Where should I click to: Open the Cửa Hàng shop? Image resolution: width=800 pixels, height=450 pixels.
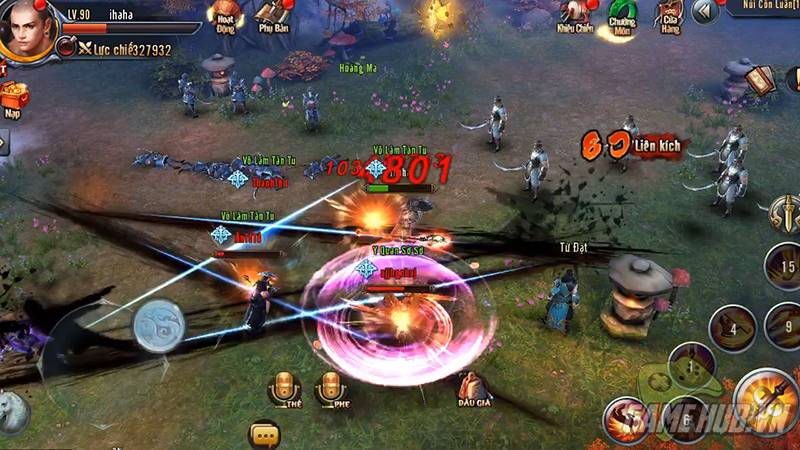(x=669, y=14)
